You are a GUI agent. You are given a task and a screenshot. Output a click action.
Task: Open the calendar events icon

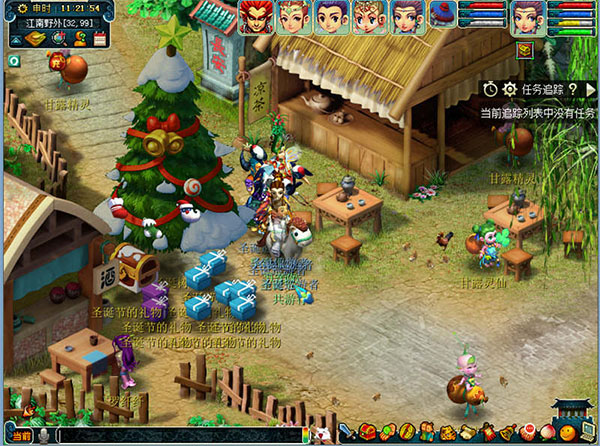[98, 38]
